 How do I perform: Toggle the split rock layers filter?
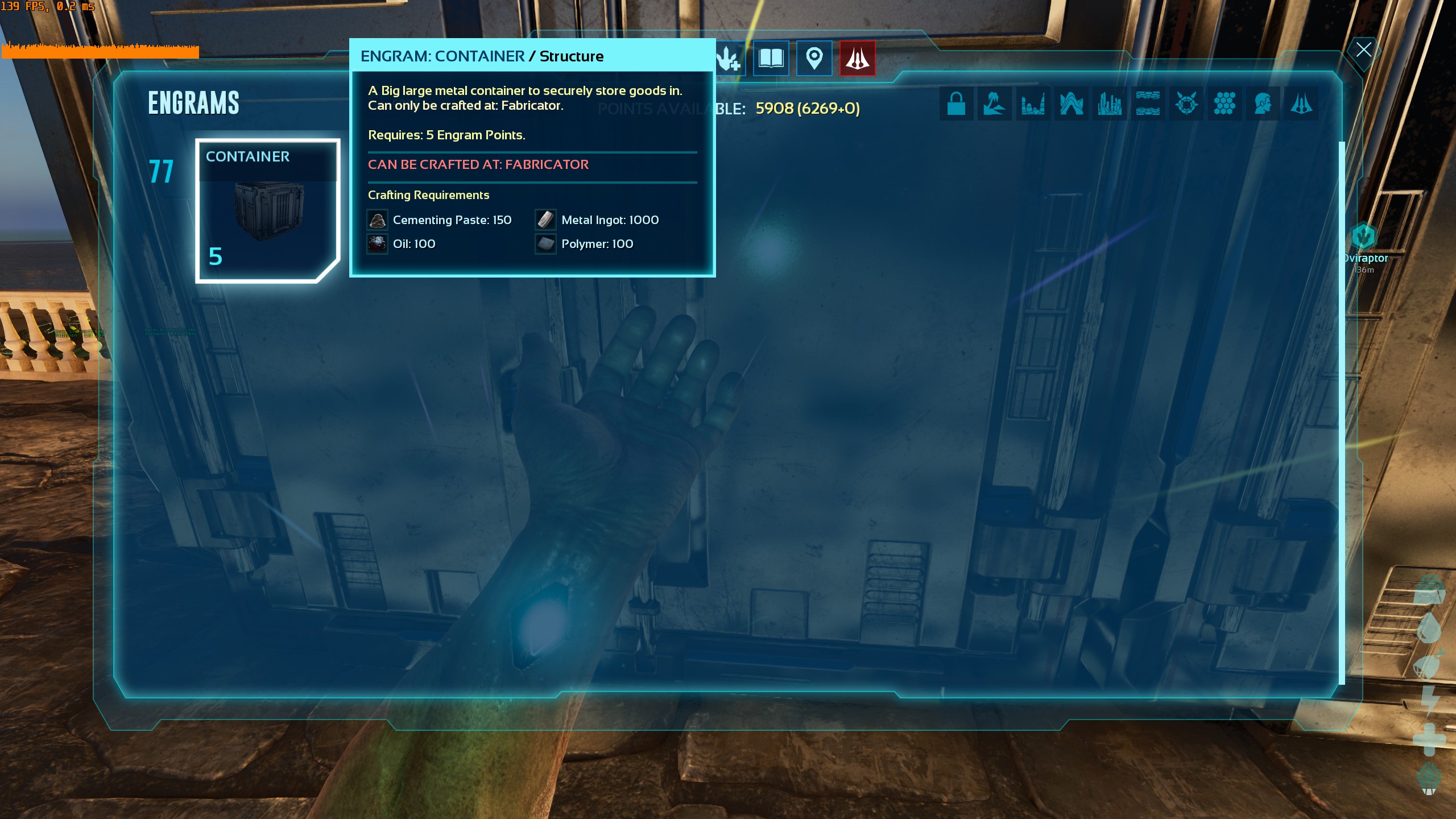[x=1148, y=104]
